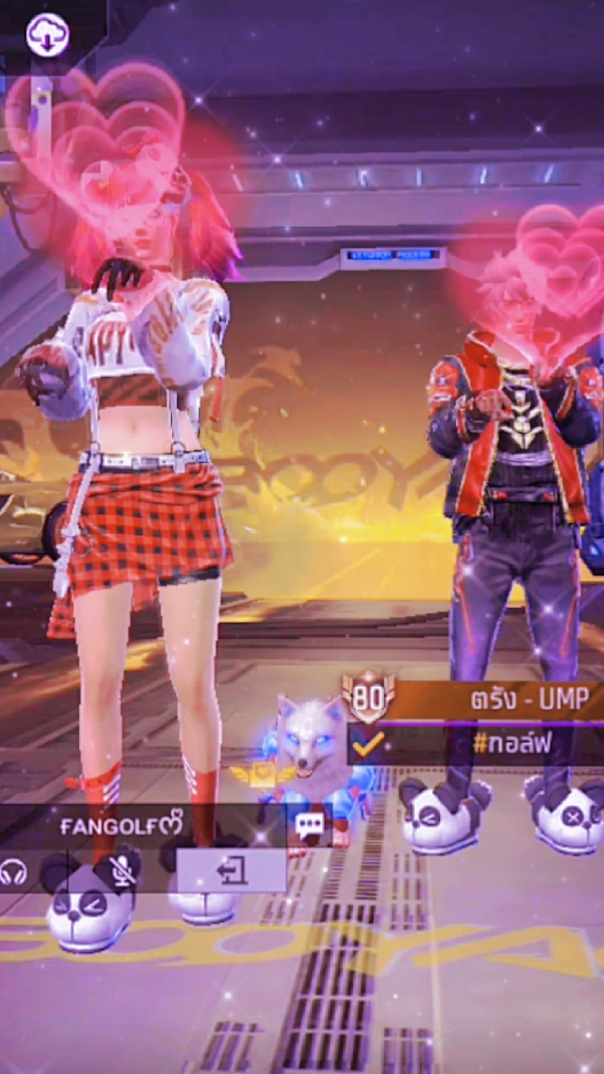Toggle the headphones voice output

pos(14,872)
